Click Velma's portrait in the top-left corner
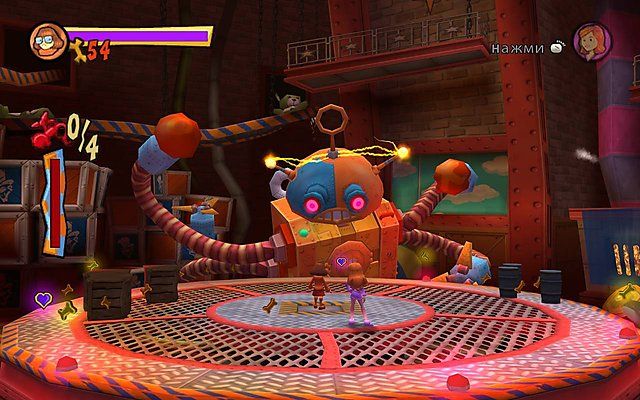Viewport: 640px width, 400px height. [x=46, y=40]
